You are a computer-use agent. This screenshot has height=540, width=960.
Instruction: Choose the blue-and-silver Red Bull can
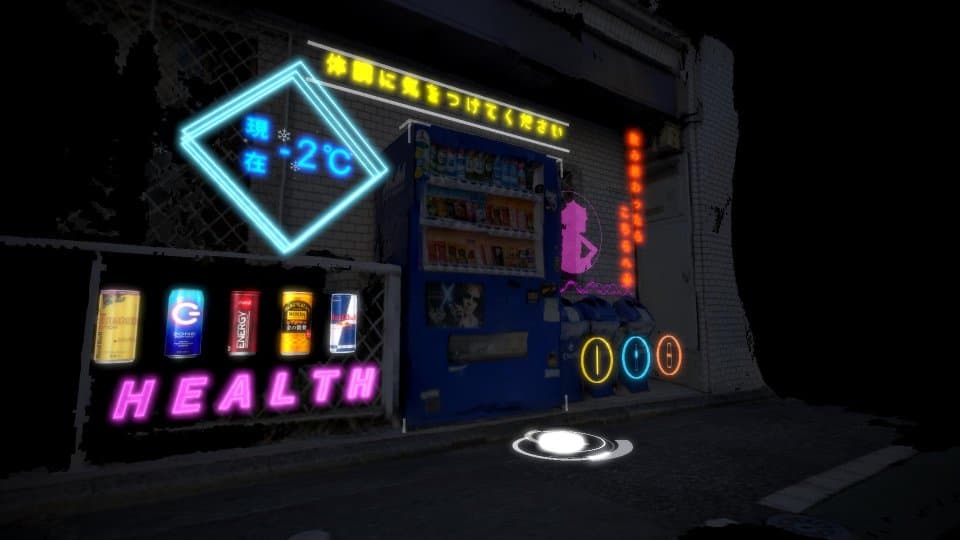coord(343,322)
